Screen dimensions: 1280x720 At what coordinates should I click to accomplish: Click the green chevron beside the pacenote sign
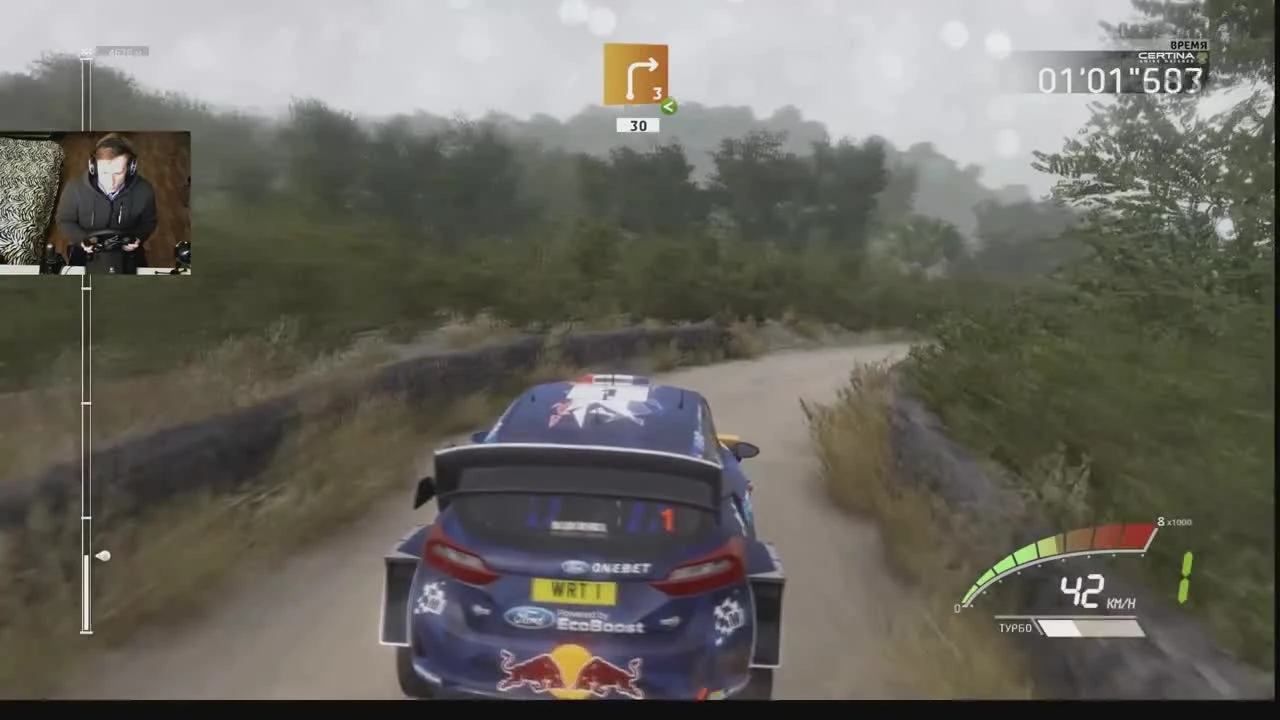pos(669,106)
